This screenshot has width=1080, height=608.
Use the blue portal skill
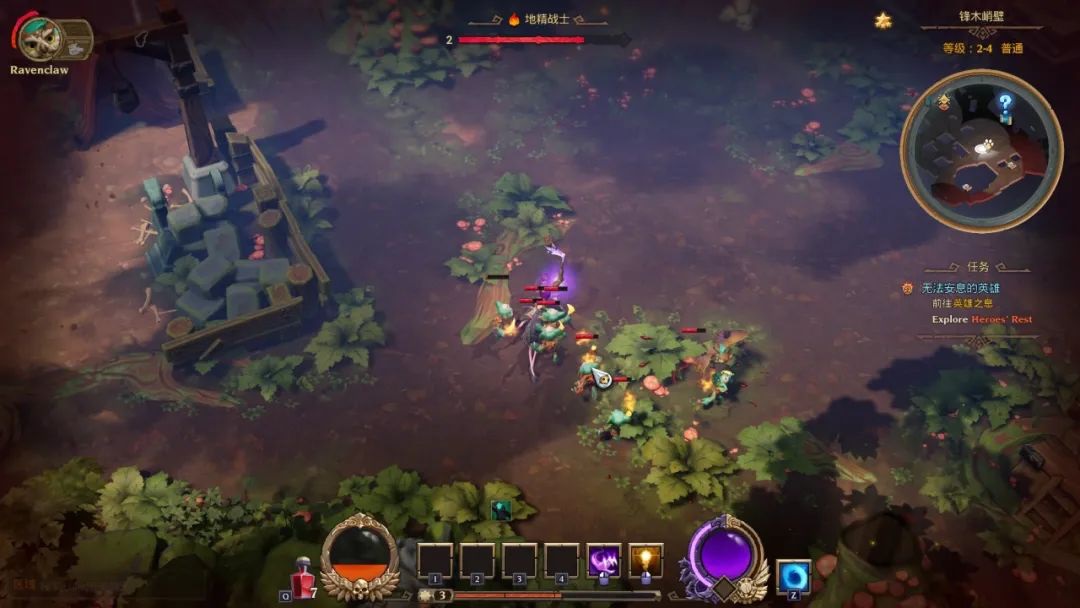point(793,577)
